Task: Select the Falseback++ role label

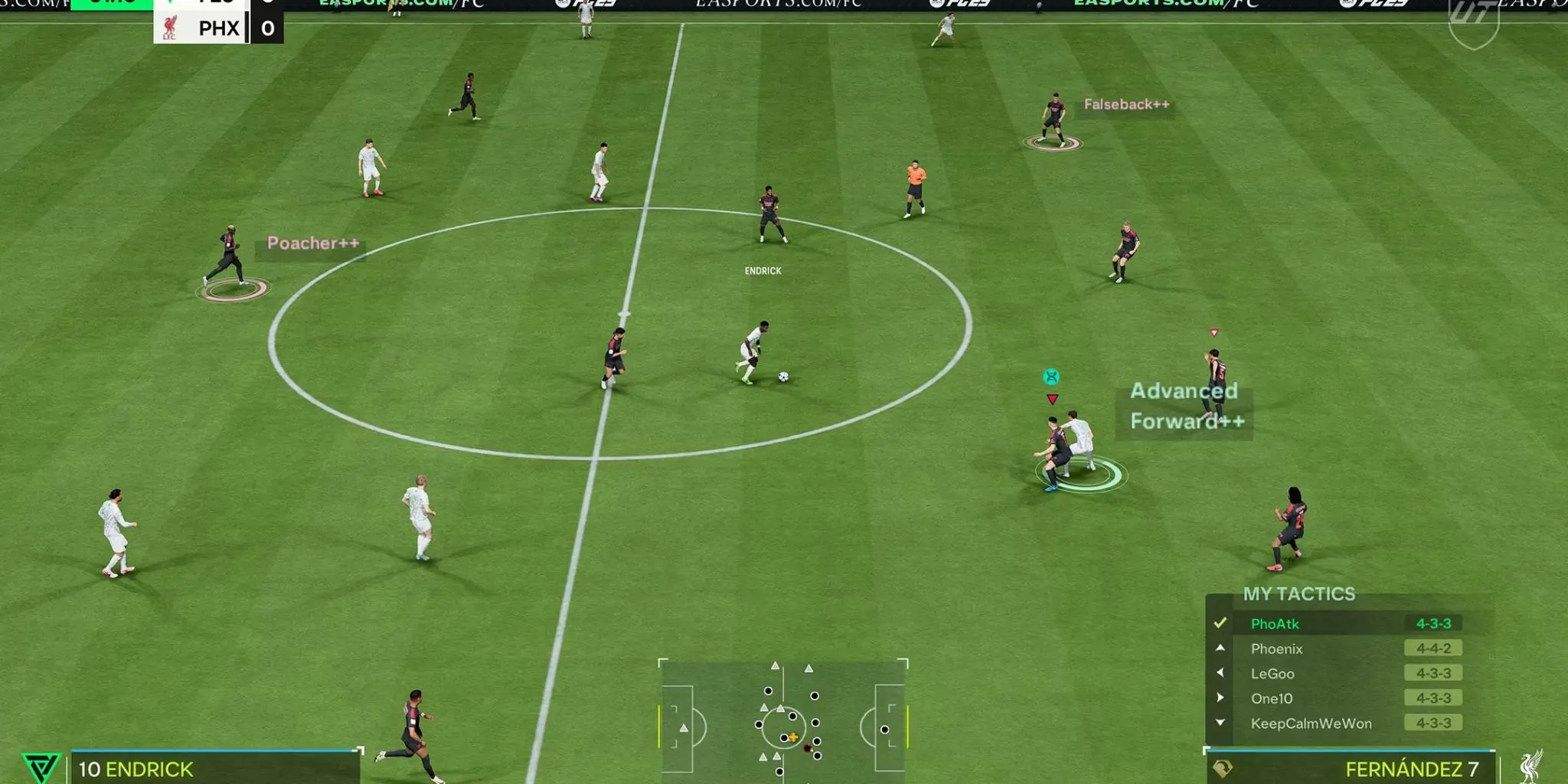Action: pos(1126,105)
